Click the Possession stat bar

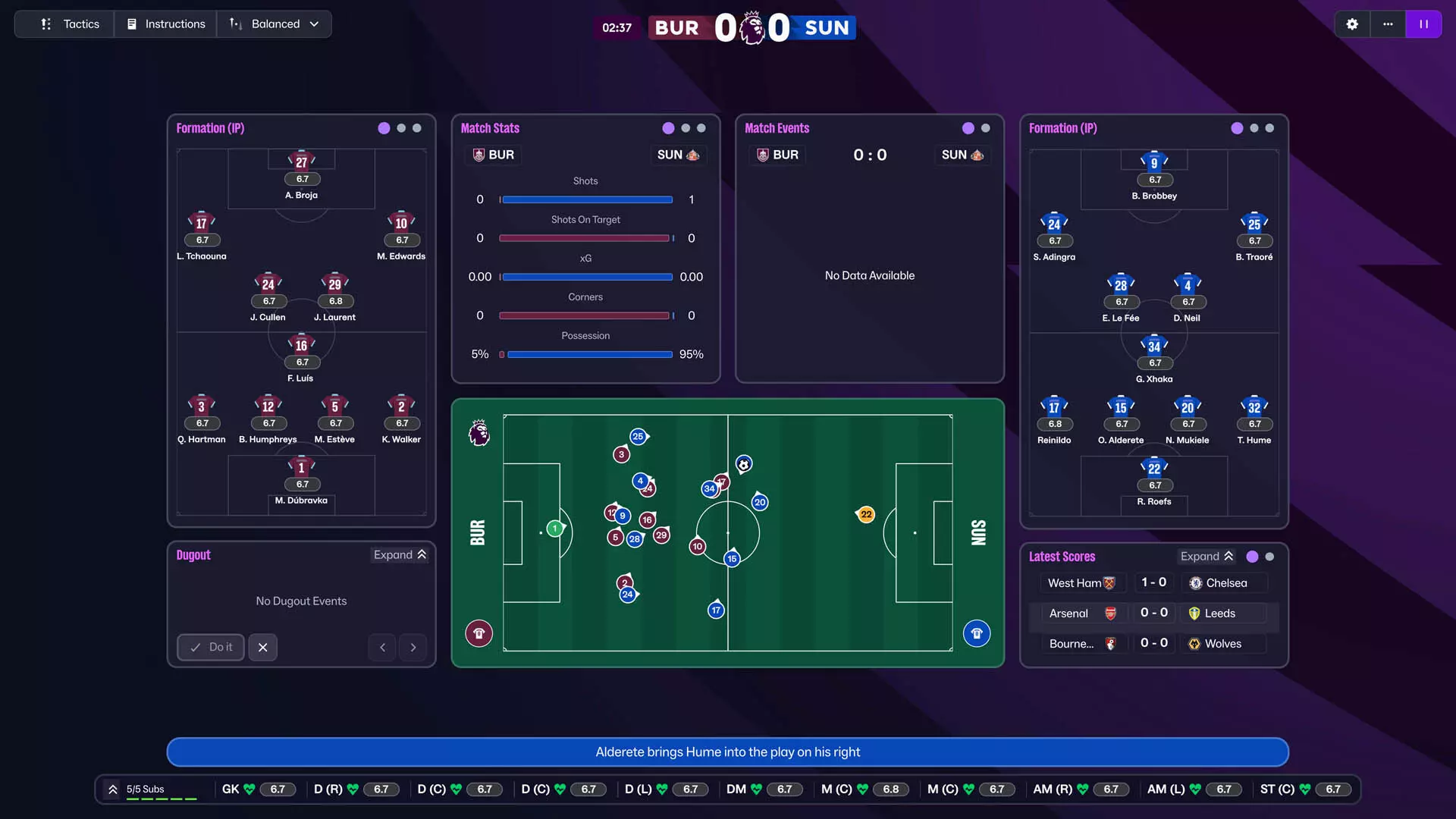(585, 354)
